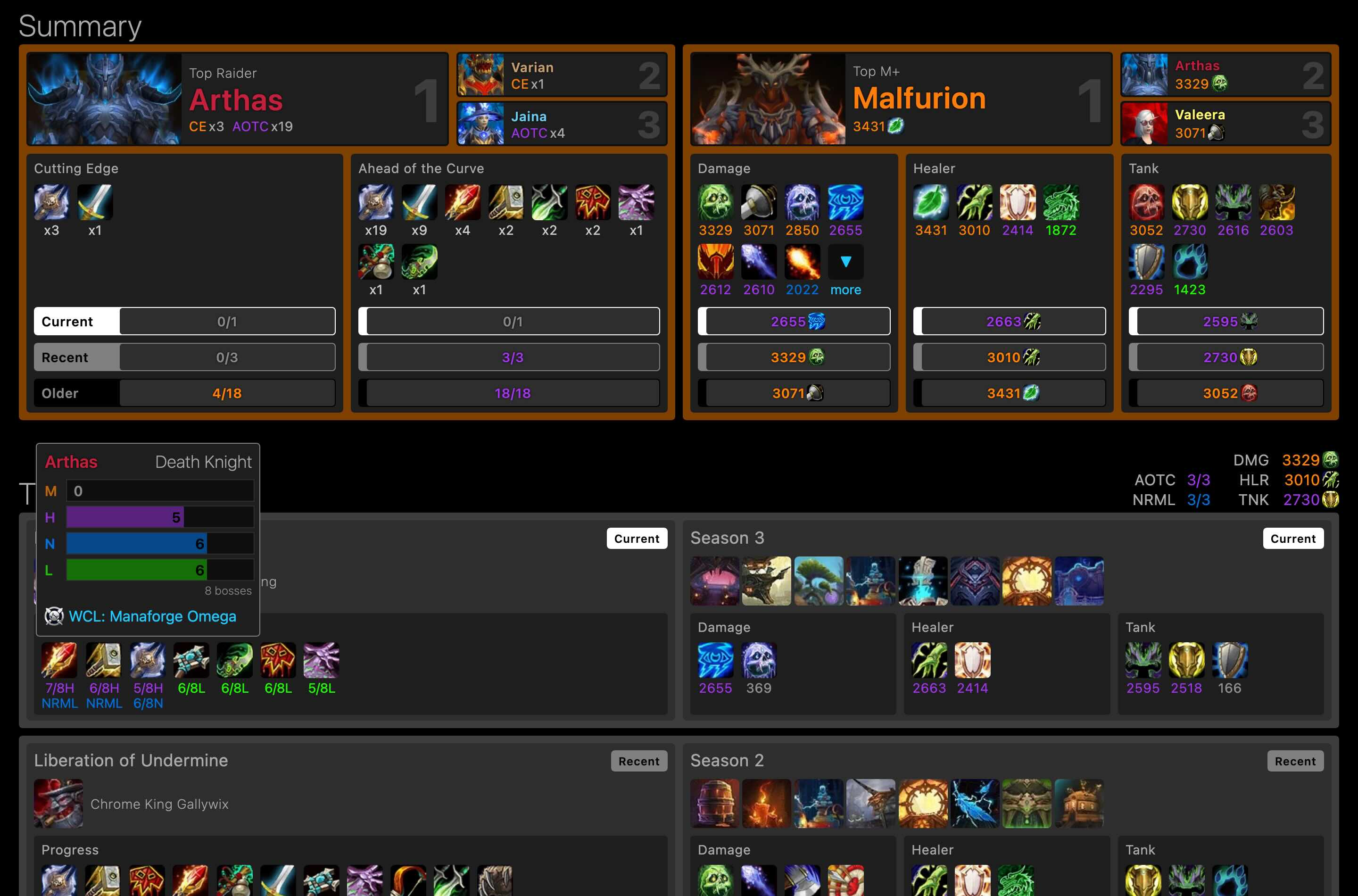Screen dimensions: 1358x896
Task: Click the Ahead of the Curve icon marked x19
Action: click(376, 202)
